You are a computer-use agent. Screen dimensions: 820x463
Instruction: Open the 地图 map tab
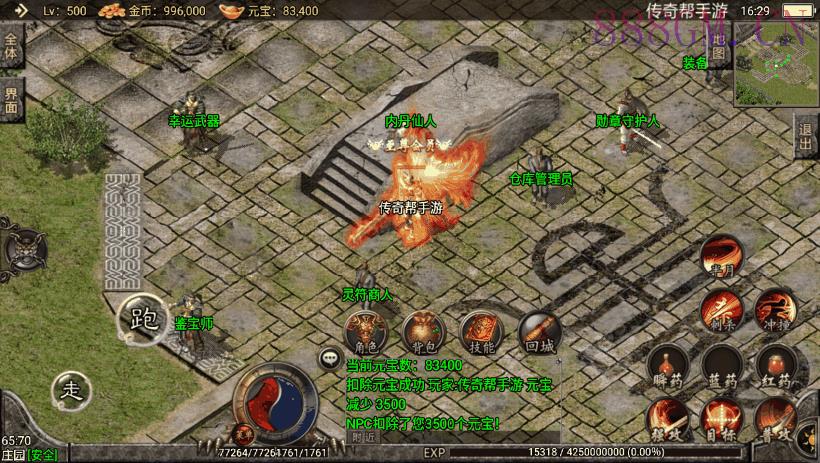click(717, 49)
